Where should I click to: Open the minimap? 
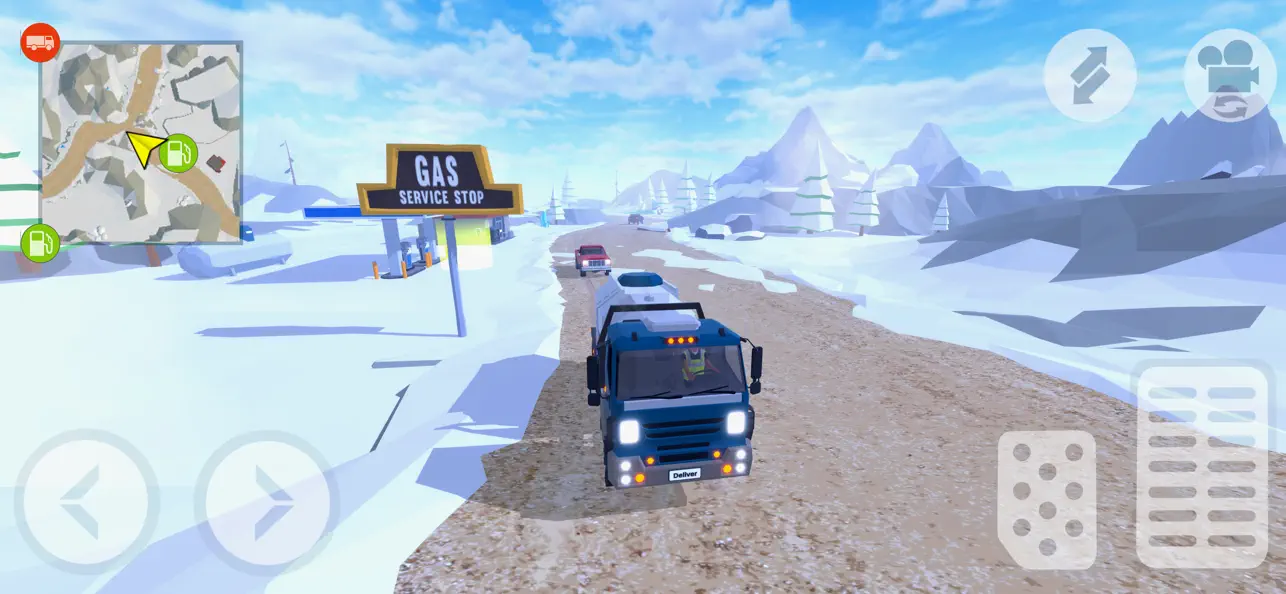(141, 142)
